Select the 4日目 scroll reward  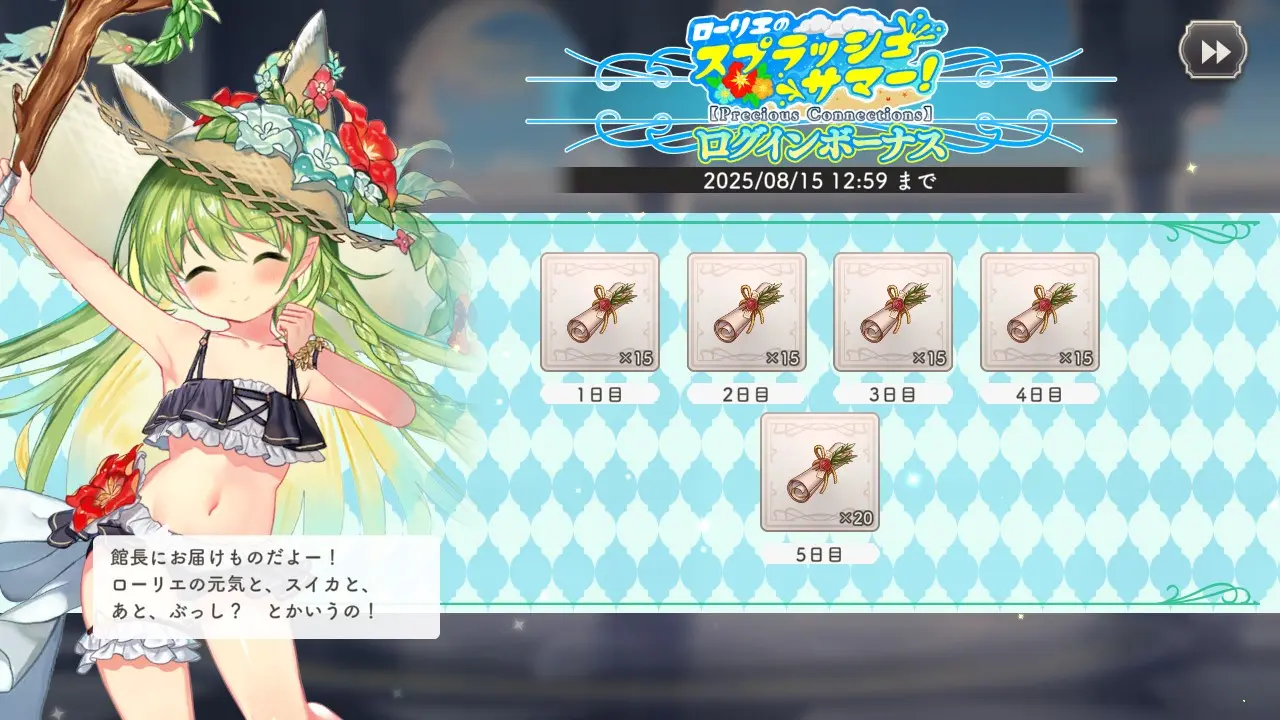click(x=1039, y=312)
